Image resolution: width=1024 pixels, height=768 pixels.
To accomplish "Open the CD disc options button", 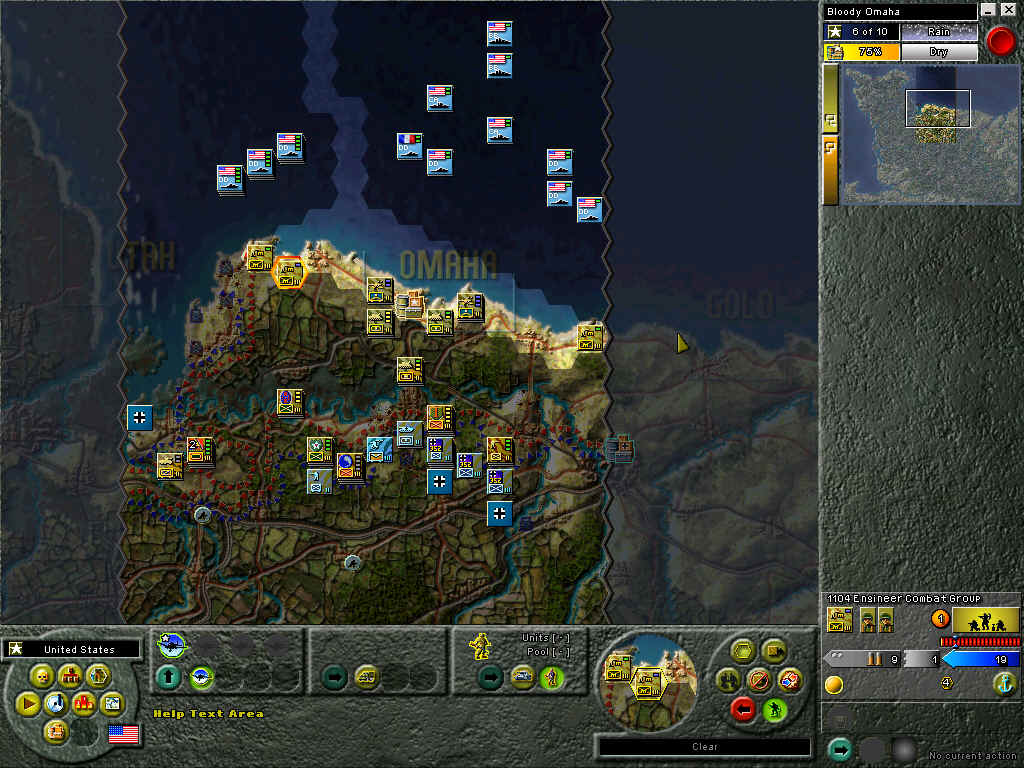I will click(x=57, y=704).
